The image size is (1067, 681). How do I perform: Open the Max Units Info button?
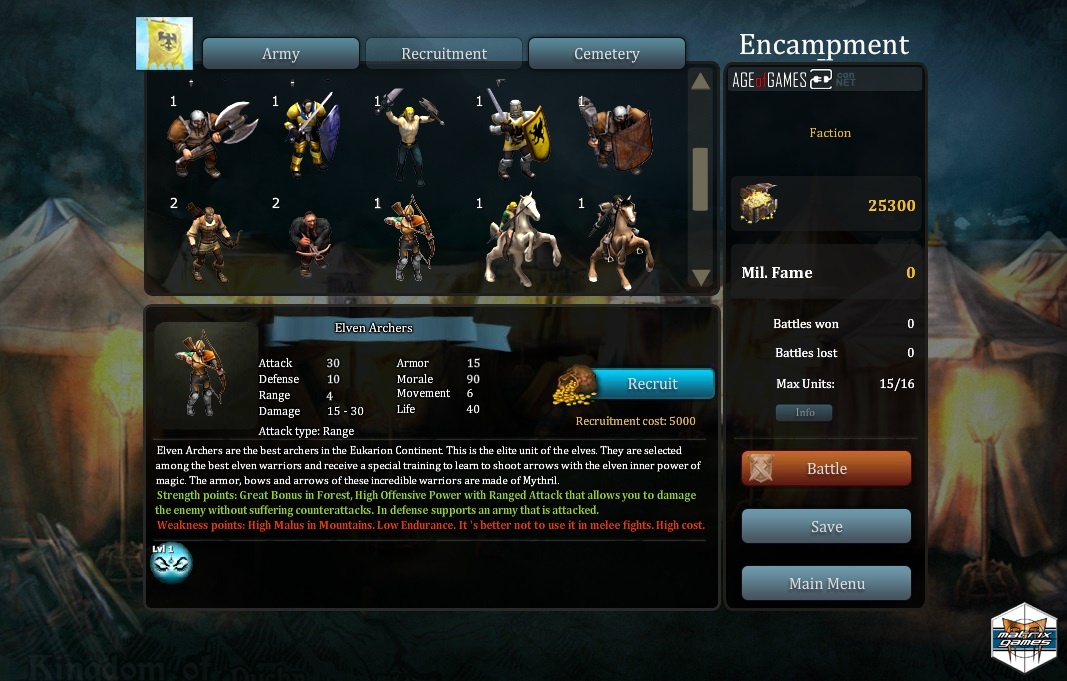[804, 412]
